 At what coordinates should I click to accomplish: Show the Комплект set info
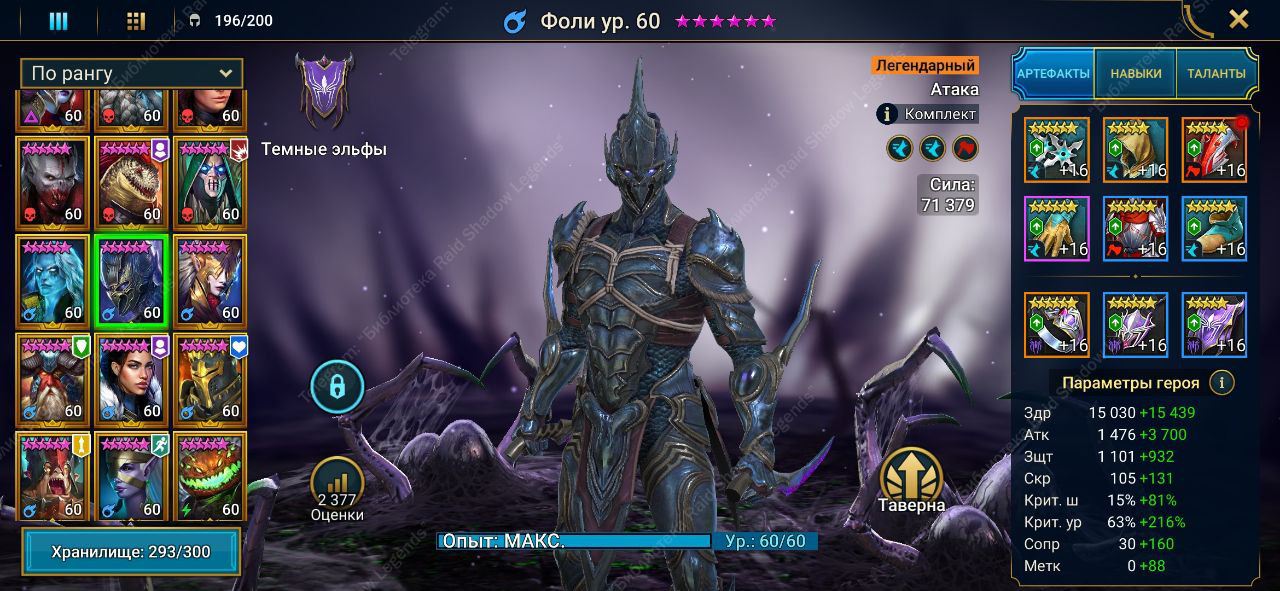pyautogui.click(x=927, y=114)
